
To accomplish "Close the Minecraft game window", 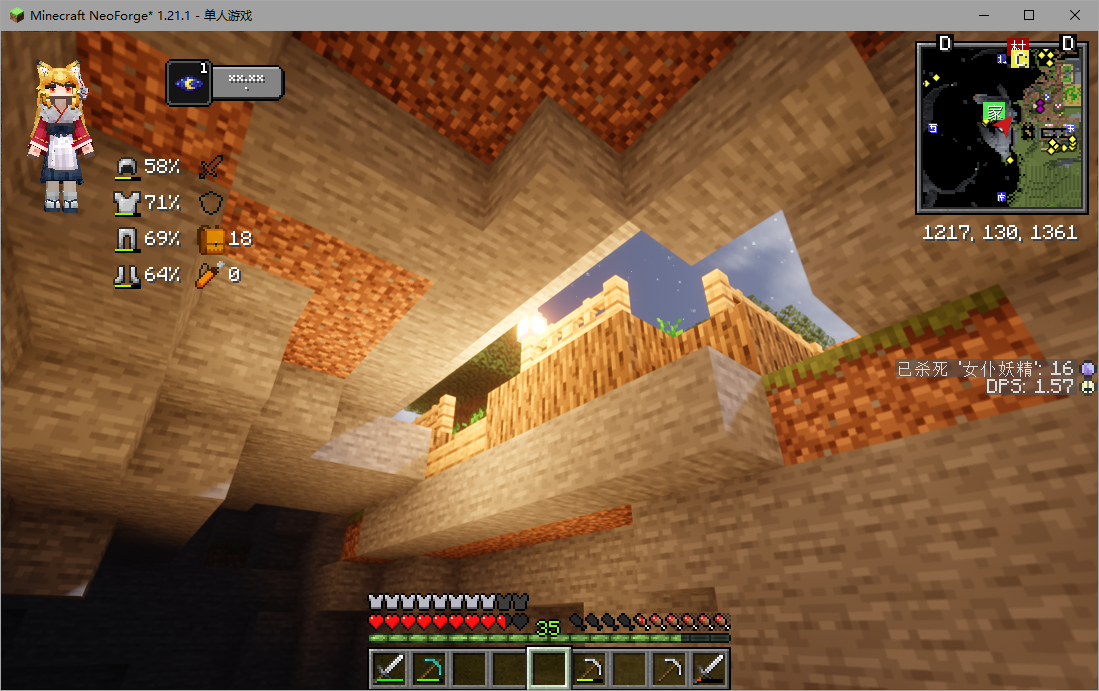I will [x=1075, y=15].
